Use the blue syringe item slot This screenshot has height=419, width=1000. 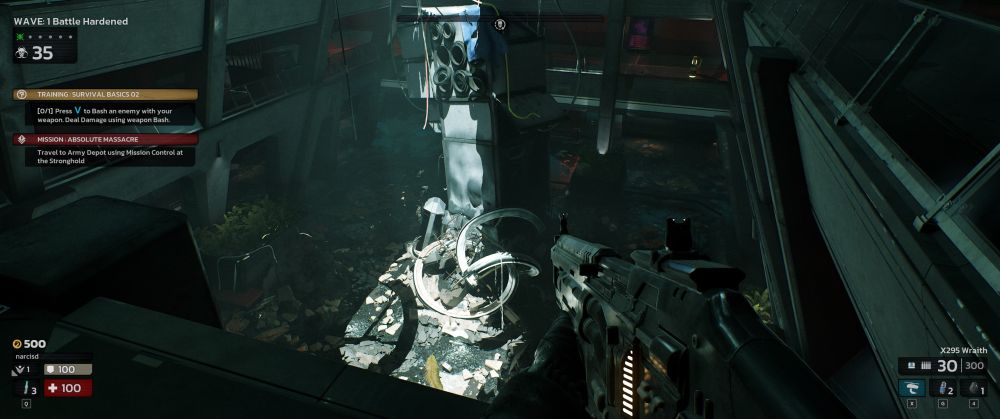[944, 388]
